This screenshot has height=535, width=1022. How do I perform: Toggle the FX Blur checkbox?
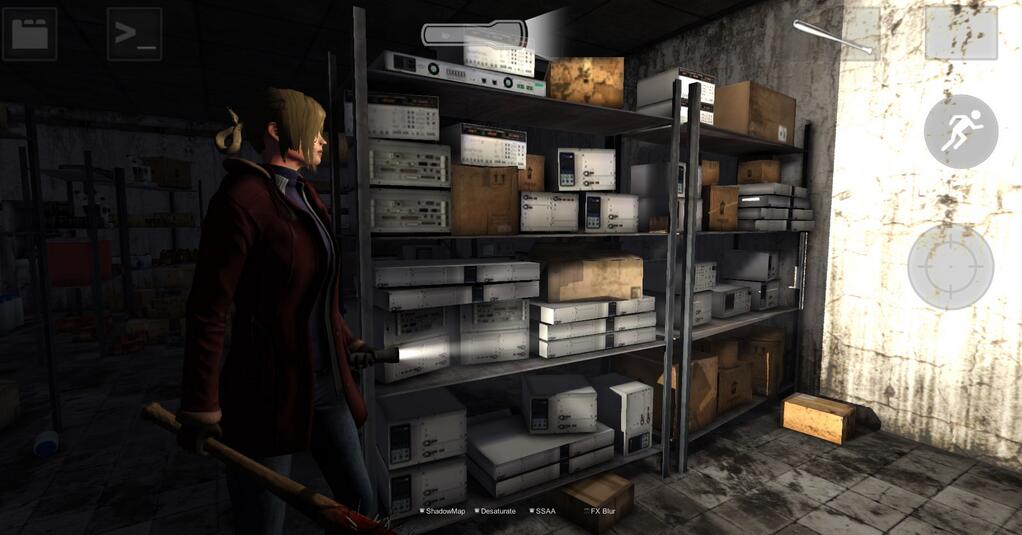[586, 511]
